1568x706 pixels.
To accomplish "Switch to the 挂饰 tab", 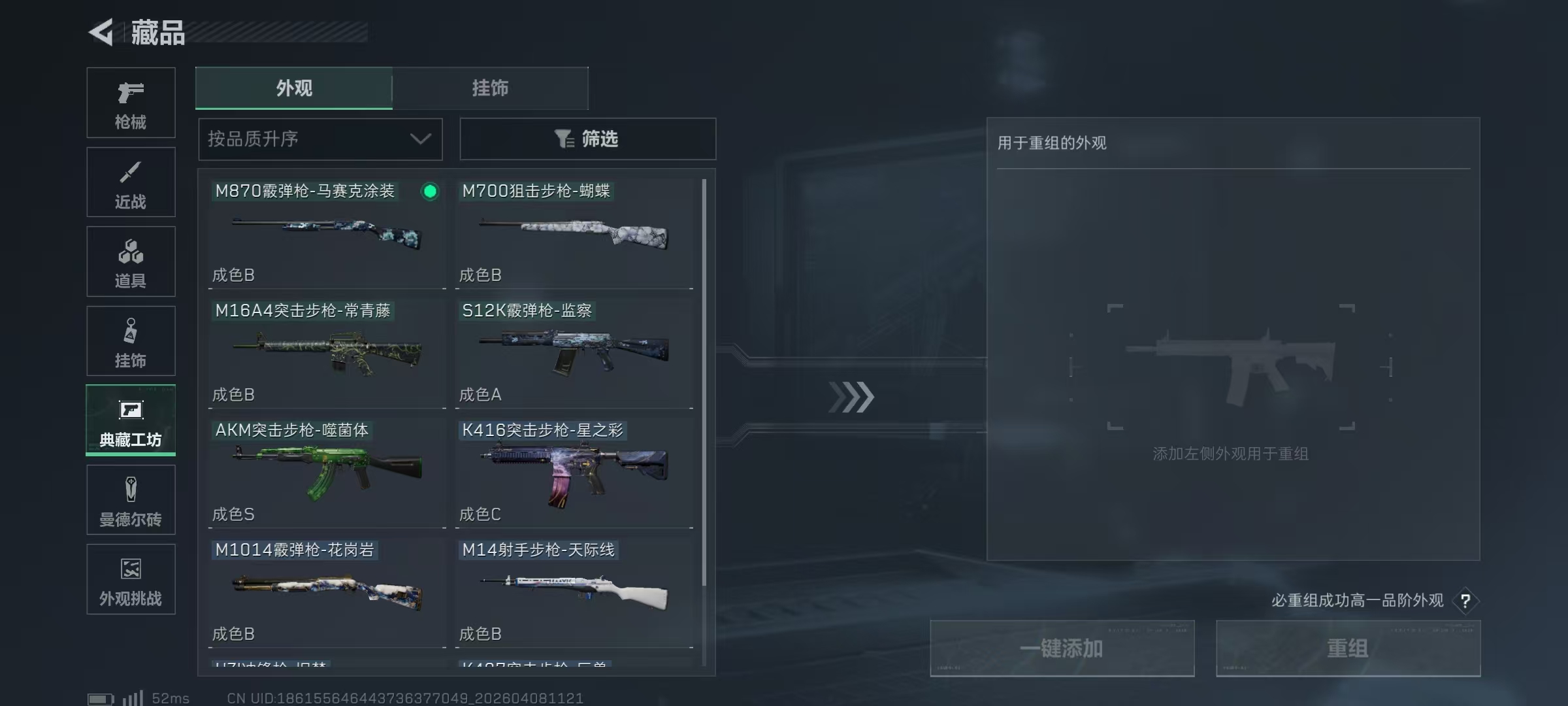I will (490, 88).
